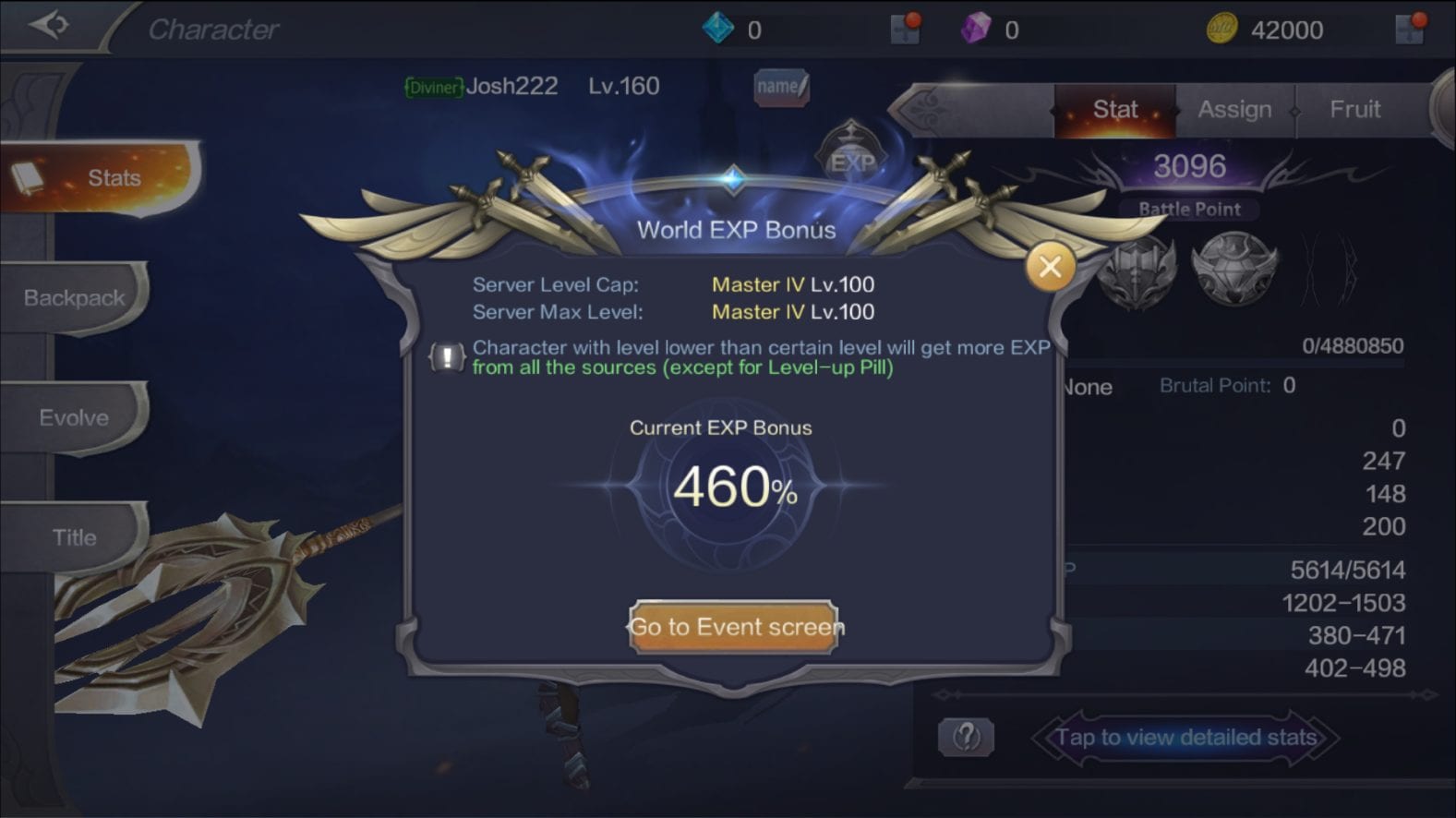This screenshot has width=1456, height=818.
Task: Add gold coins with the plus button
Action: click(x=1411, y=30)
